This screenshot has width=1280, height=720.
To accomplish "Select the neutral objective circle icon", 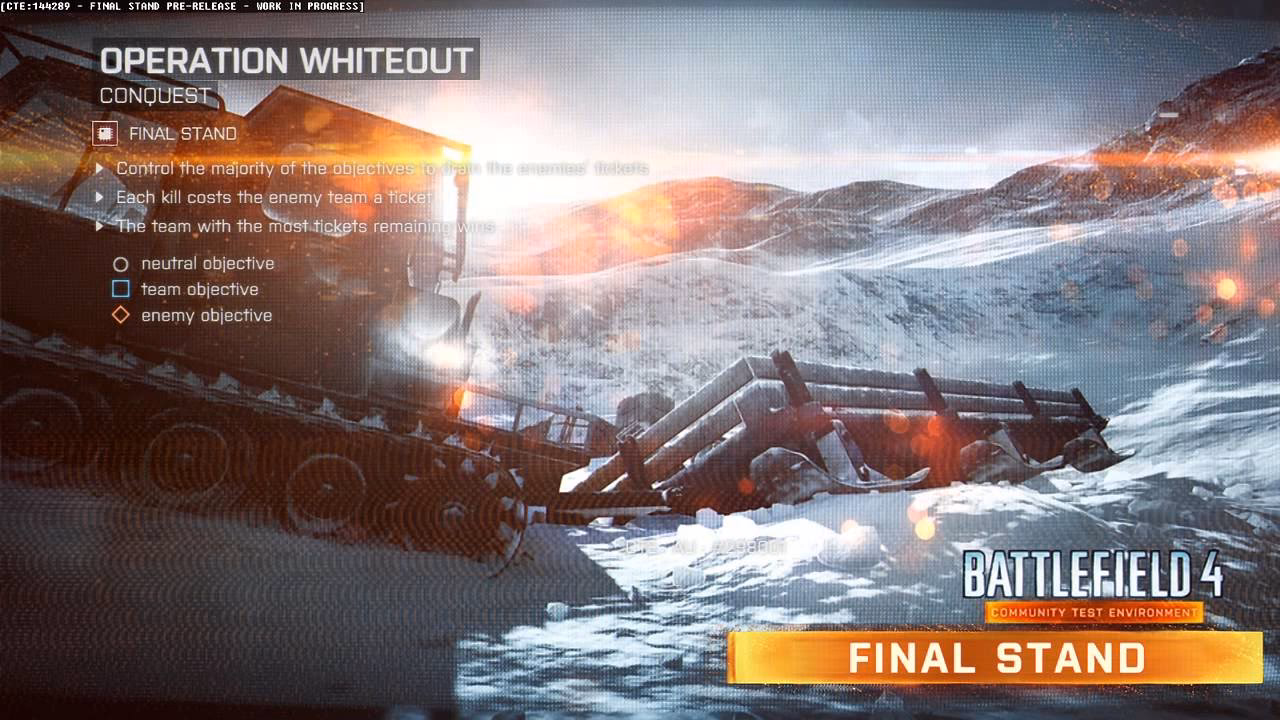I will click(x=121, y=263).
